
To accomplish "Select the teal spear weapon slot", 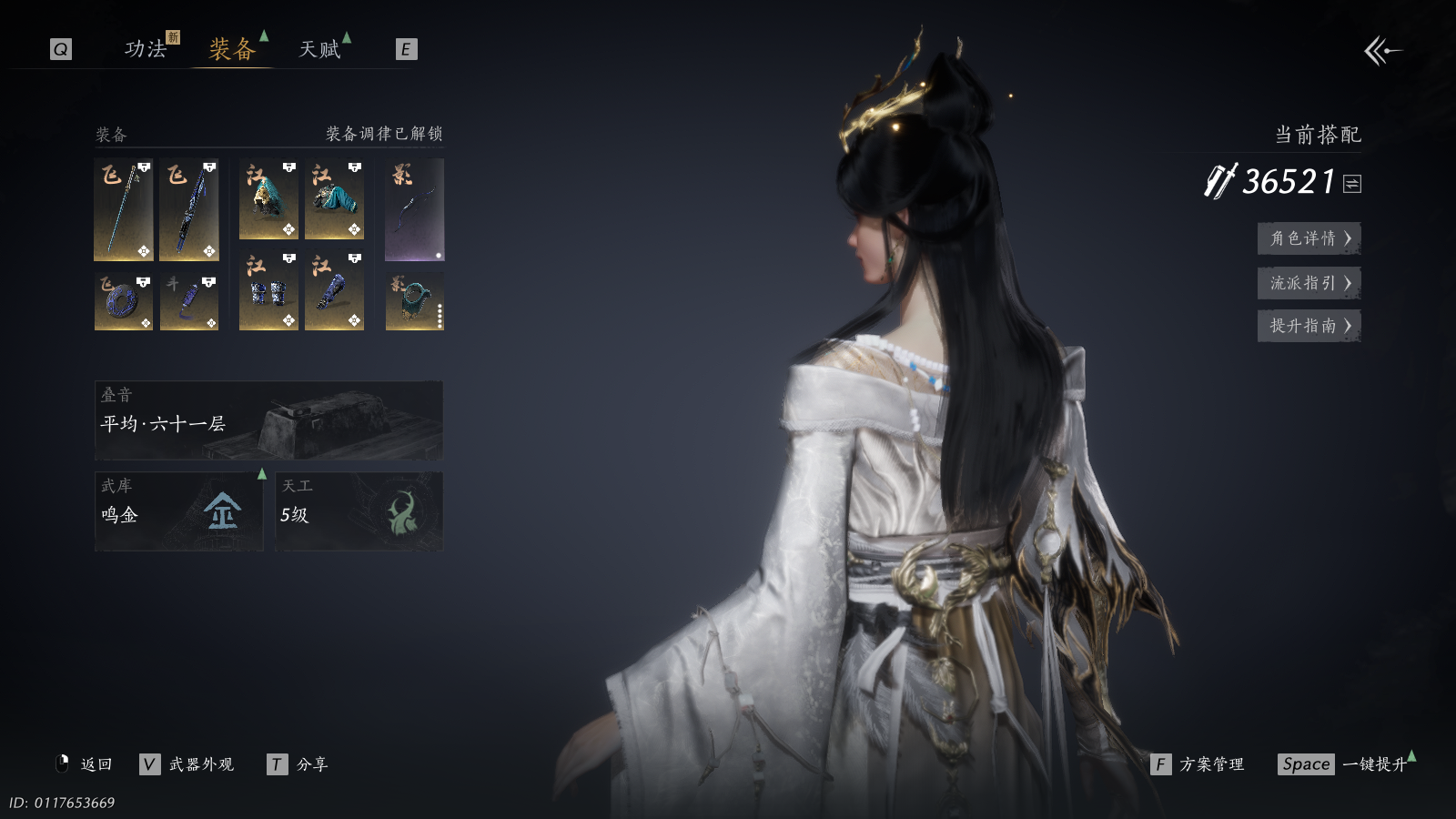I will [124, 210].
